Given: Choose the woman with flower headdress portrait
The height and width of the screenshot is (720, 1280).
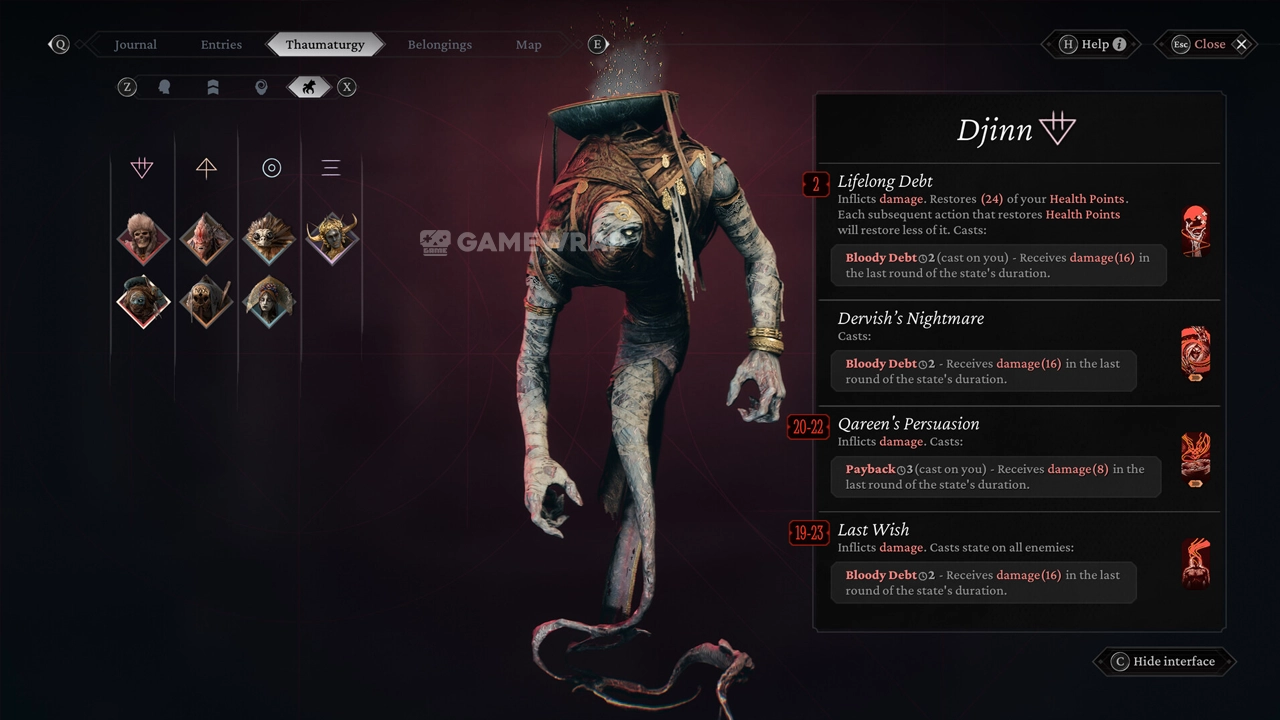Looking at the screenshot, I should point(269,301).
